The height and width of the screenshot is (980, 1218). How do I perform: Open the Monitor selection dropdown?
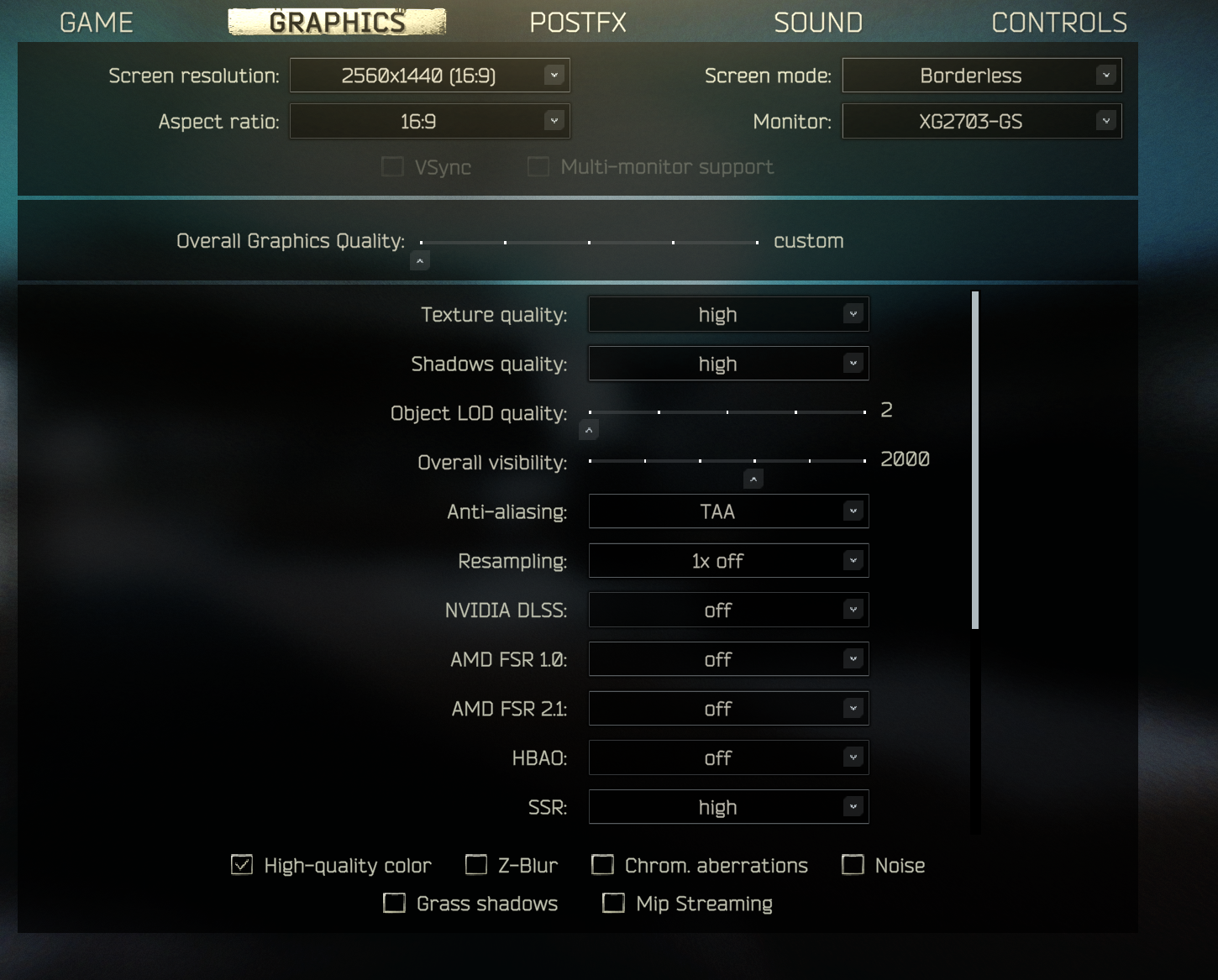coord(981,121)
